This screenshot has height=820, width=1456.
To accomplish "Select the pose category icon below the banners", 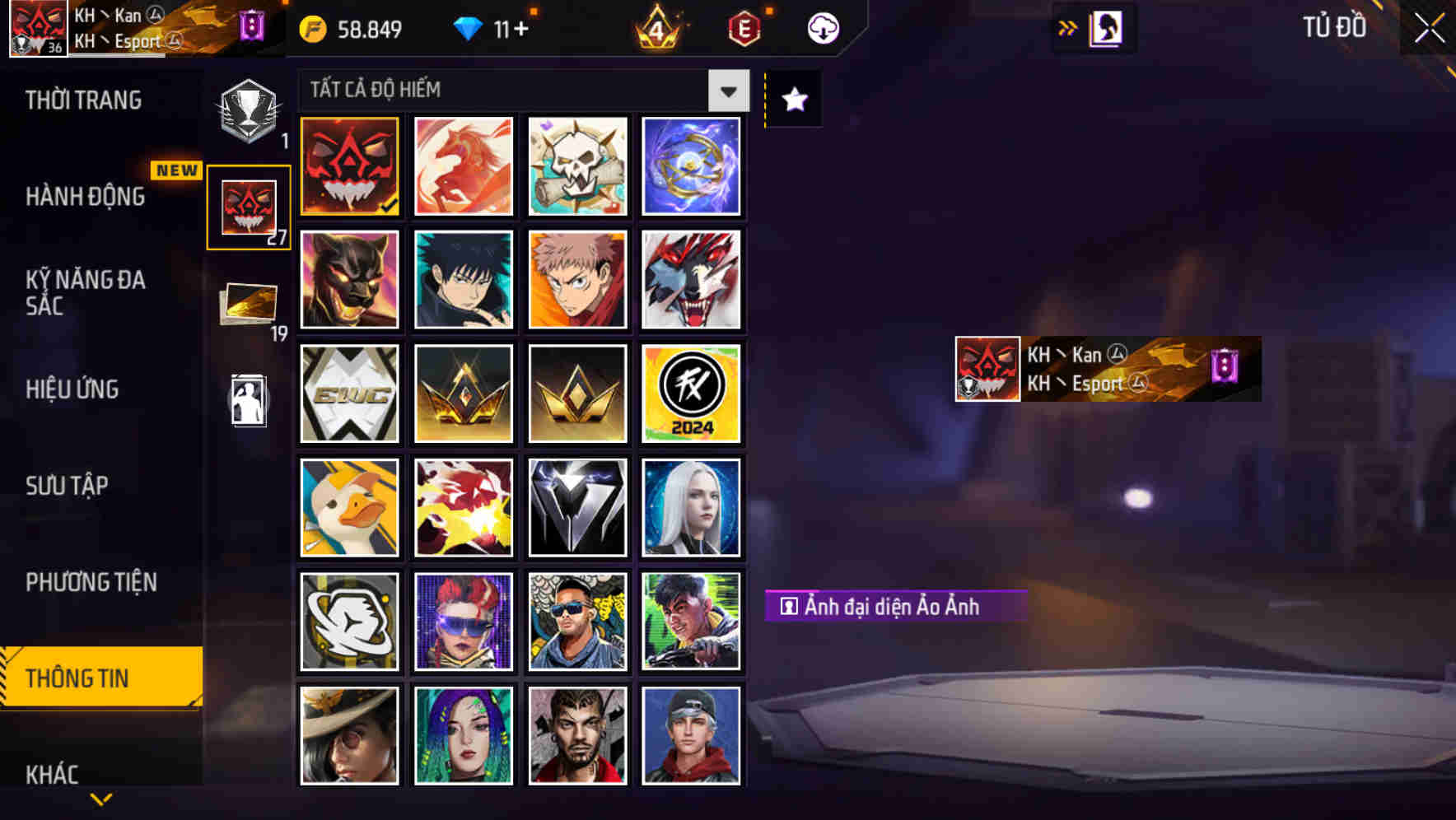I will click(246, 401).
